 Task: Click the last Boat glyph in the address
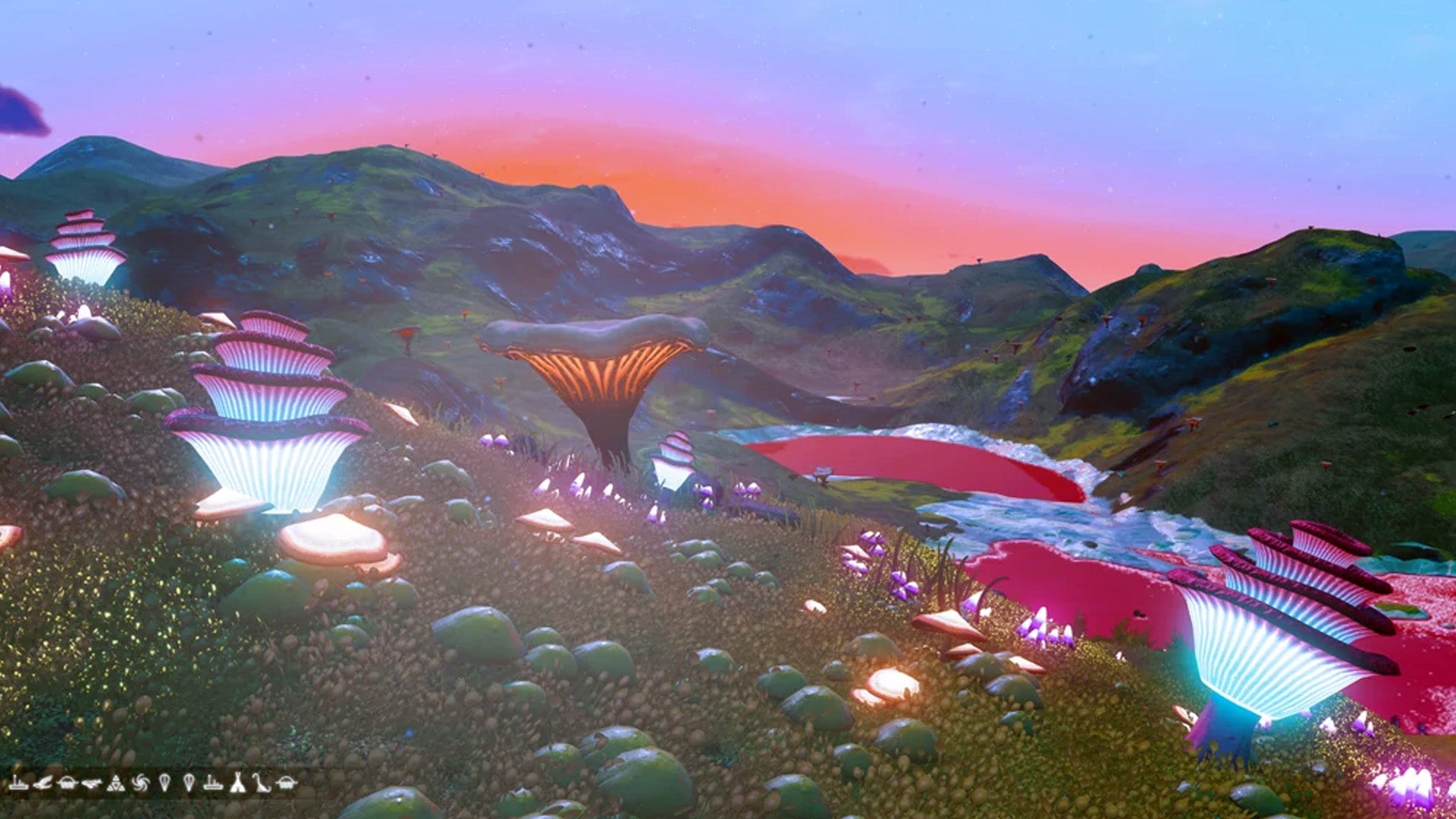click(x=287, y=783)
